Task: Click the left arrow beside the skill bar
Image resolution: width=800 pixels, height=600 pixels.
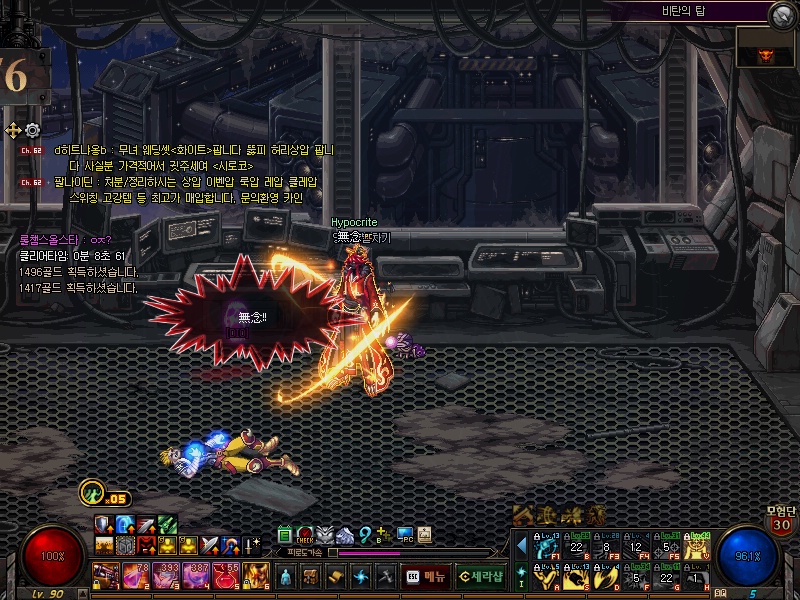Action: pos(521,546)
